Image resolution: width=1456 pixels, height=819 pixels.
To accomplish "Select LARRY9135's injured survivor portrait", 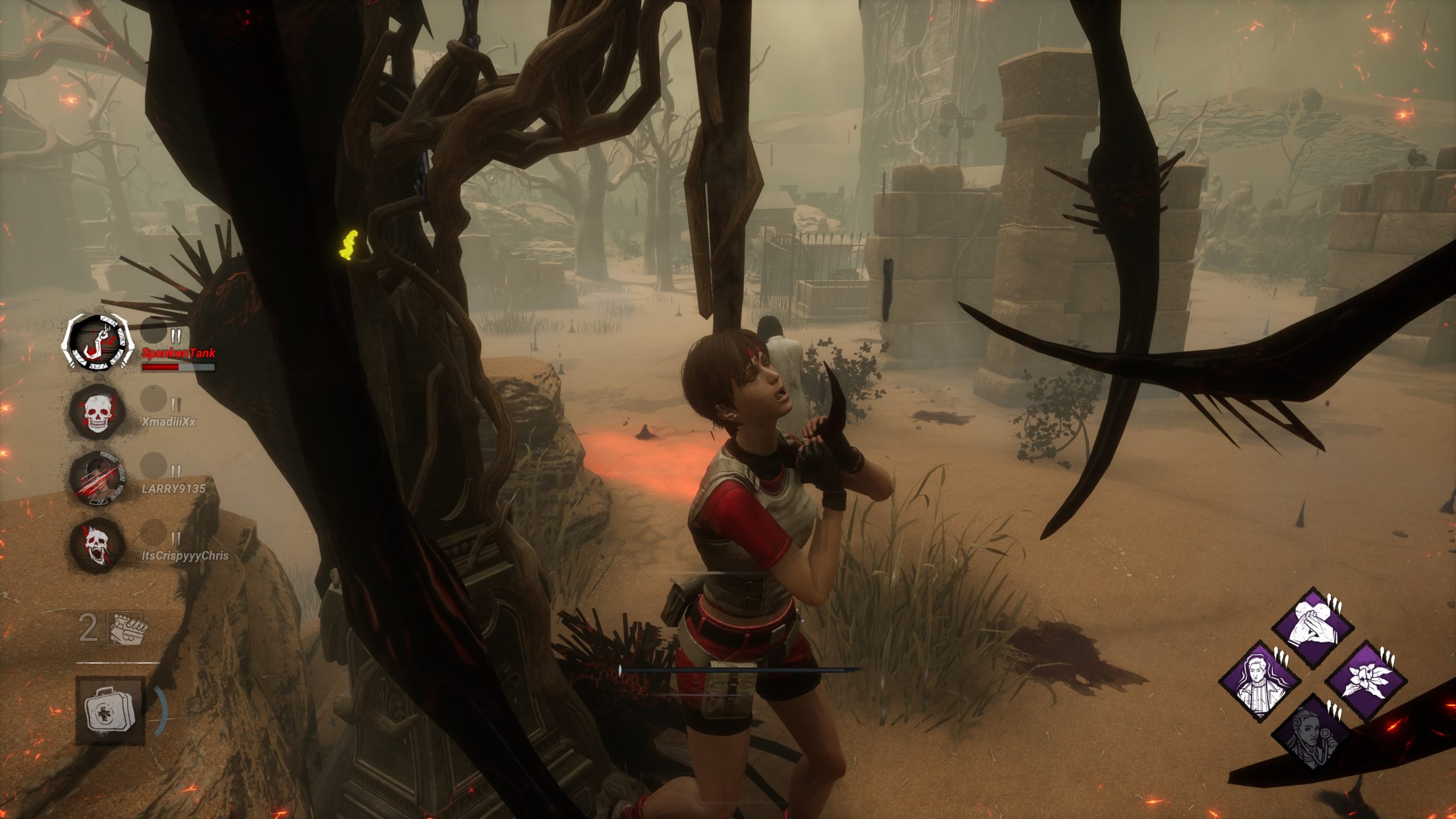I will (x=98, y=478).
